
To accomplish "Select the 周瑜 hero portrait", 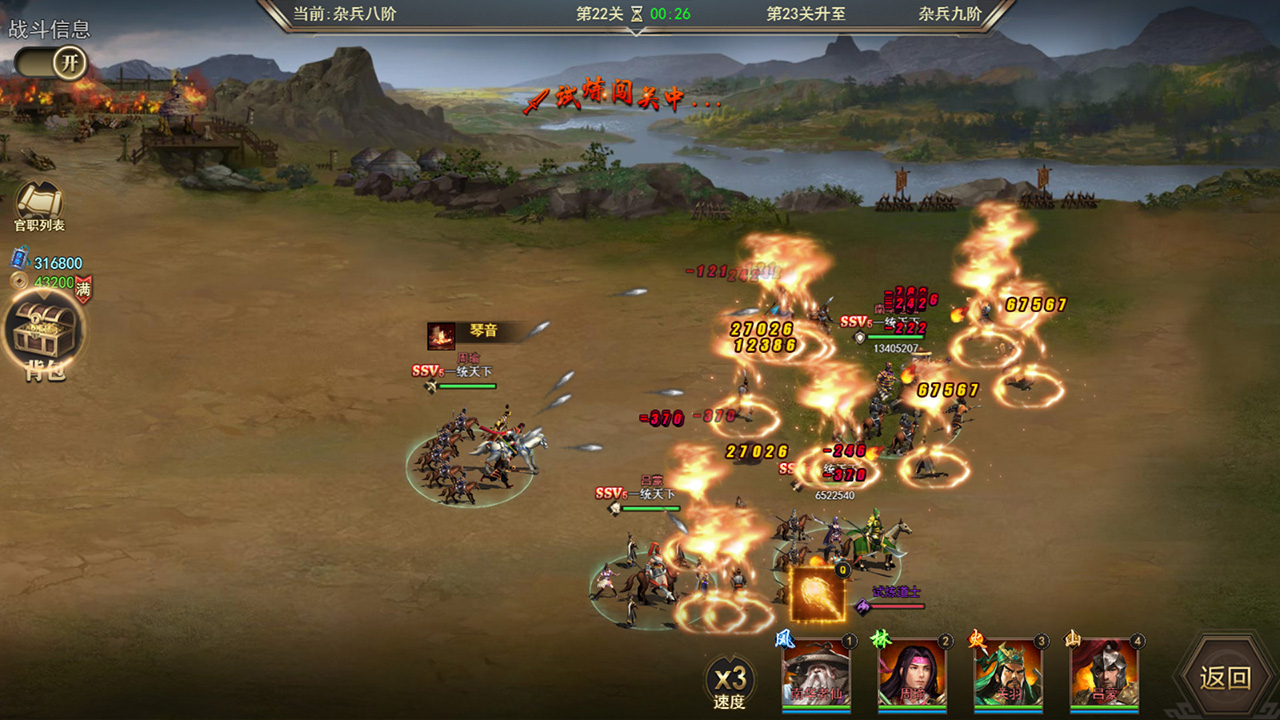I will coord(913,675).
